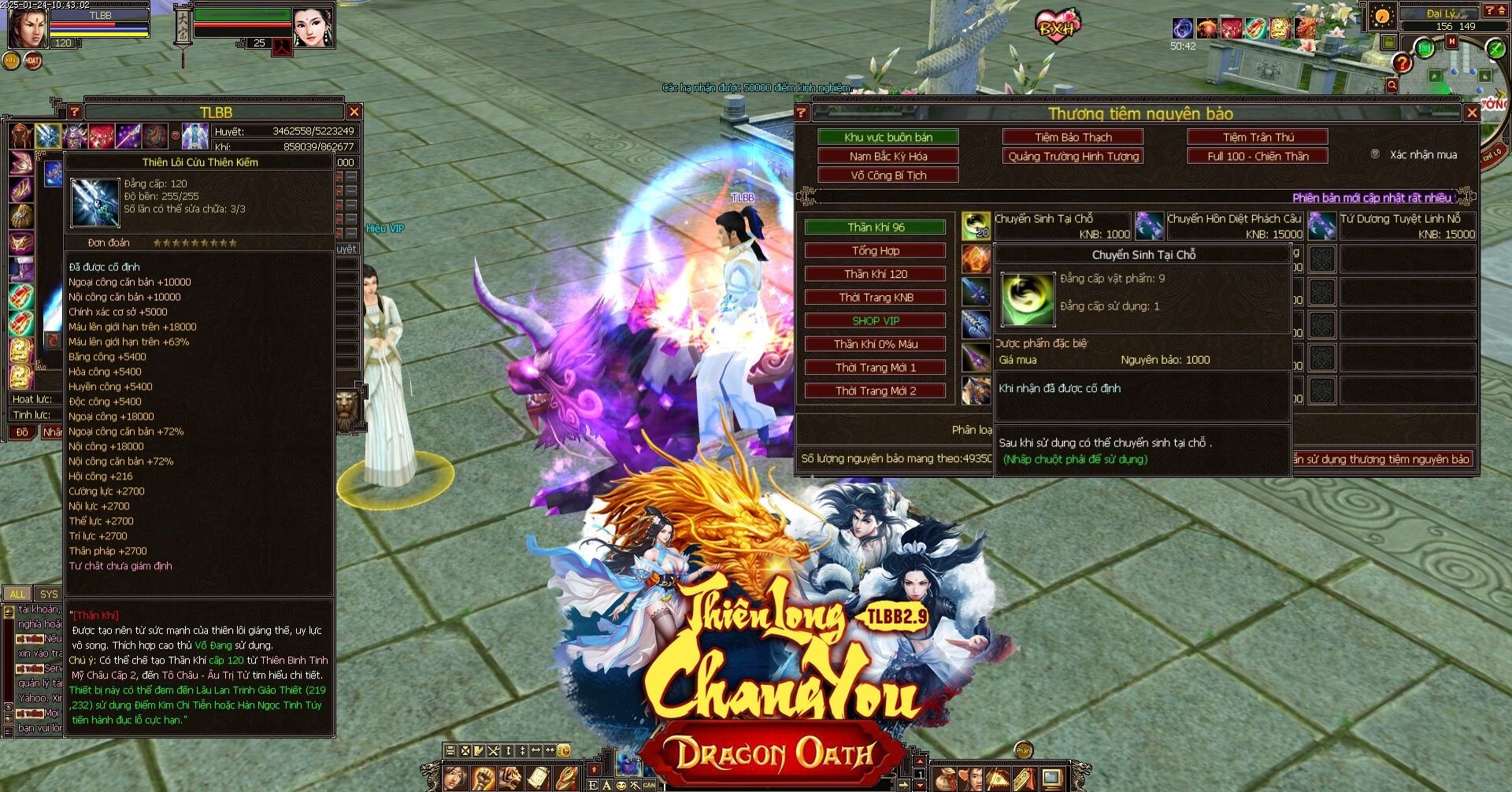The height and width of the screenshot is (792, 1512).
Task: Select the Khu vực buôn bán button
Action: (888, 137)
